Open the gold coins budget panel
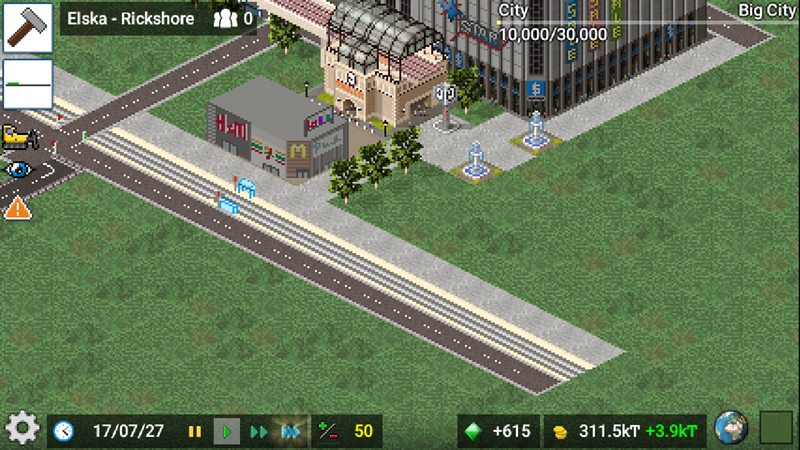This screenshot has width=800, height=450. 625,431
